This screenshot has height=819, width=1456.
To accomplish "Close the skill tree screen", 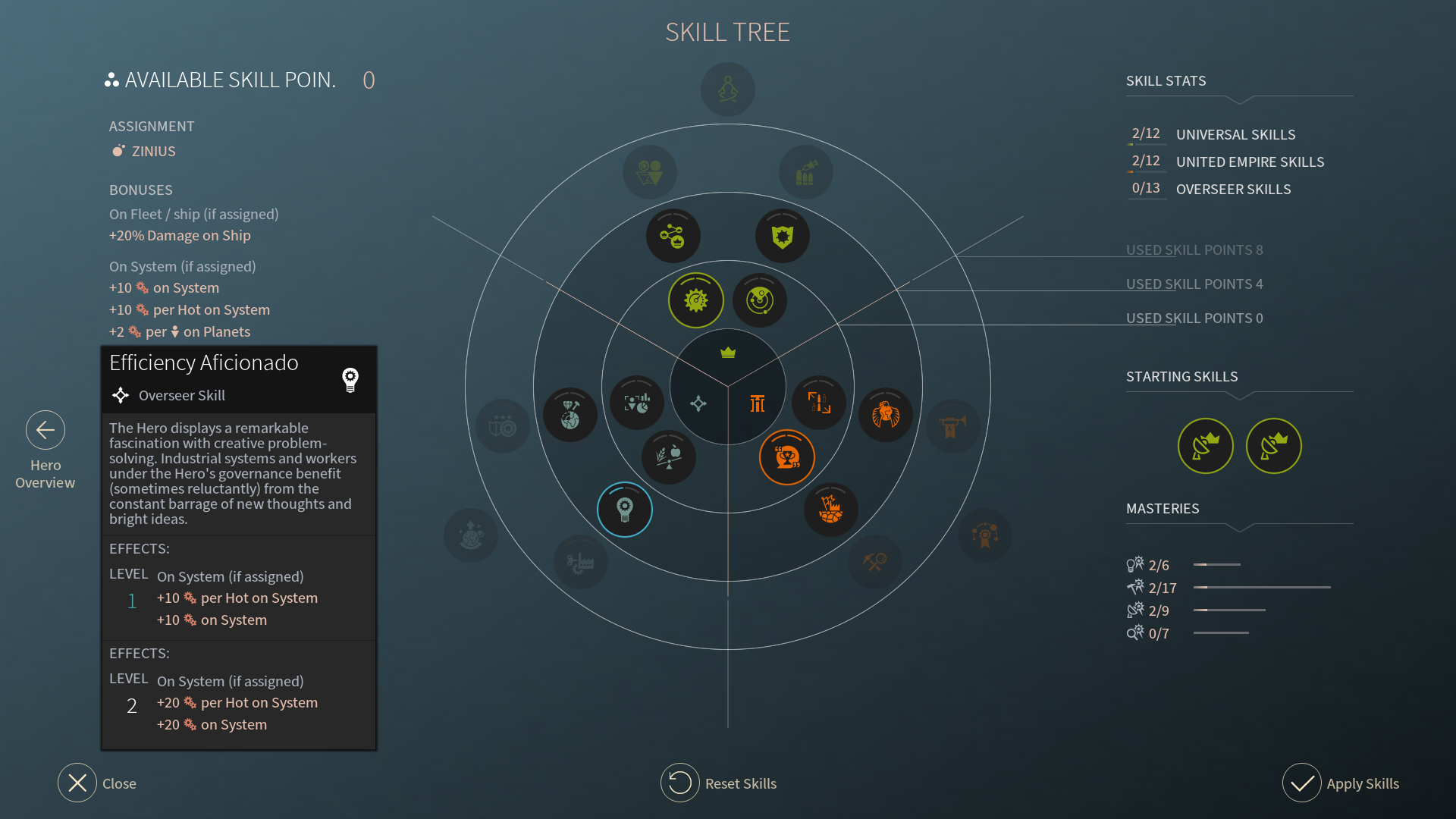I will (x=77, y=783).
